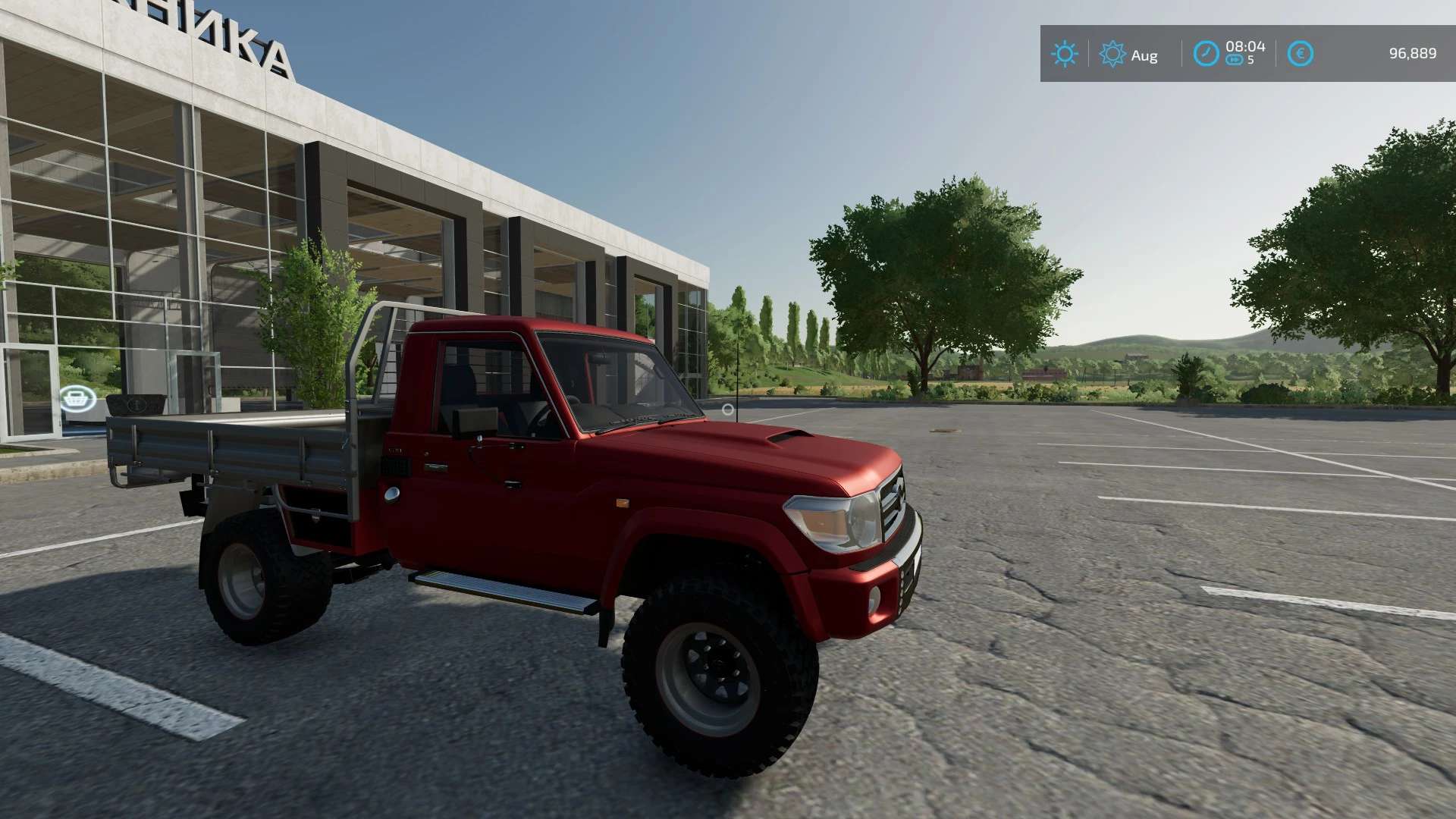Click the euro currency icon

tap(1300, 54)
